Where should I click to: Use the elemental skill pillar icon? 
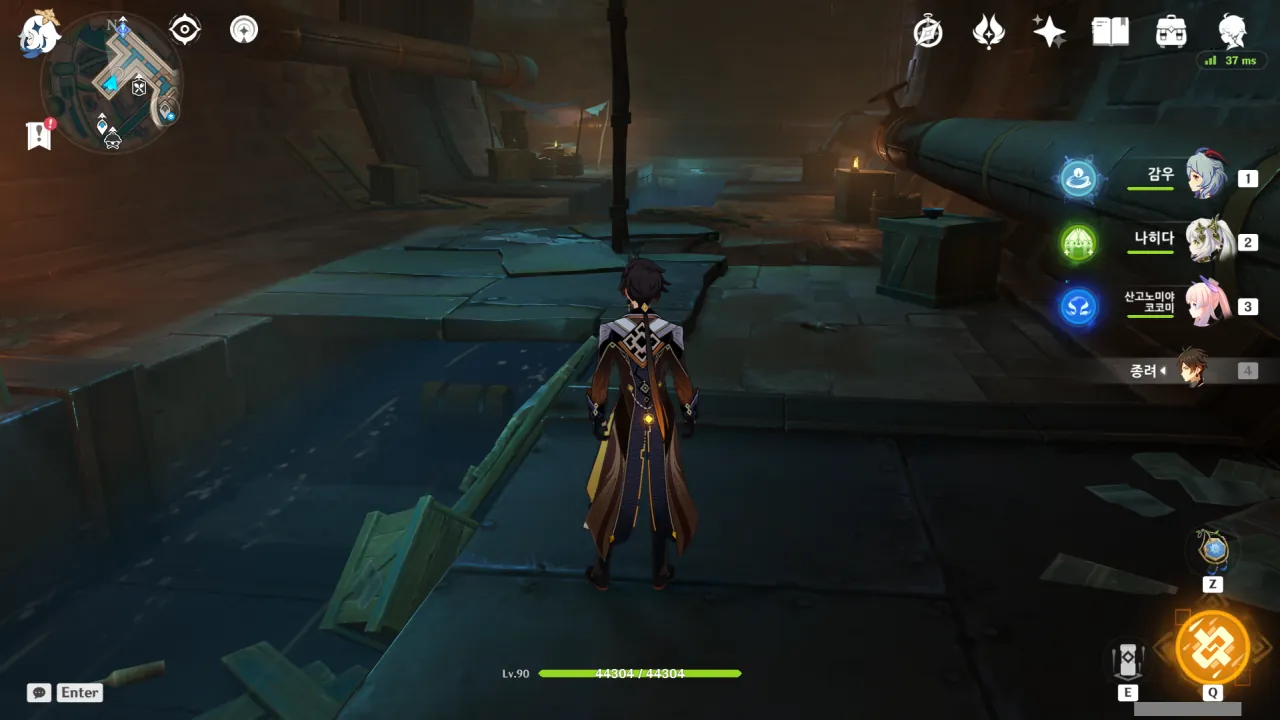click(1128, 660)
